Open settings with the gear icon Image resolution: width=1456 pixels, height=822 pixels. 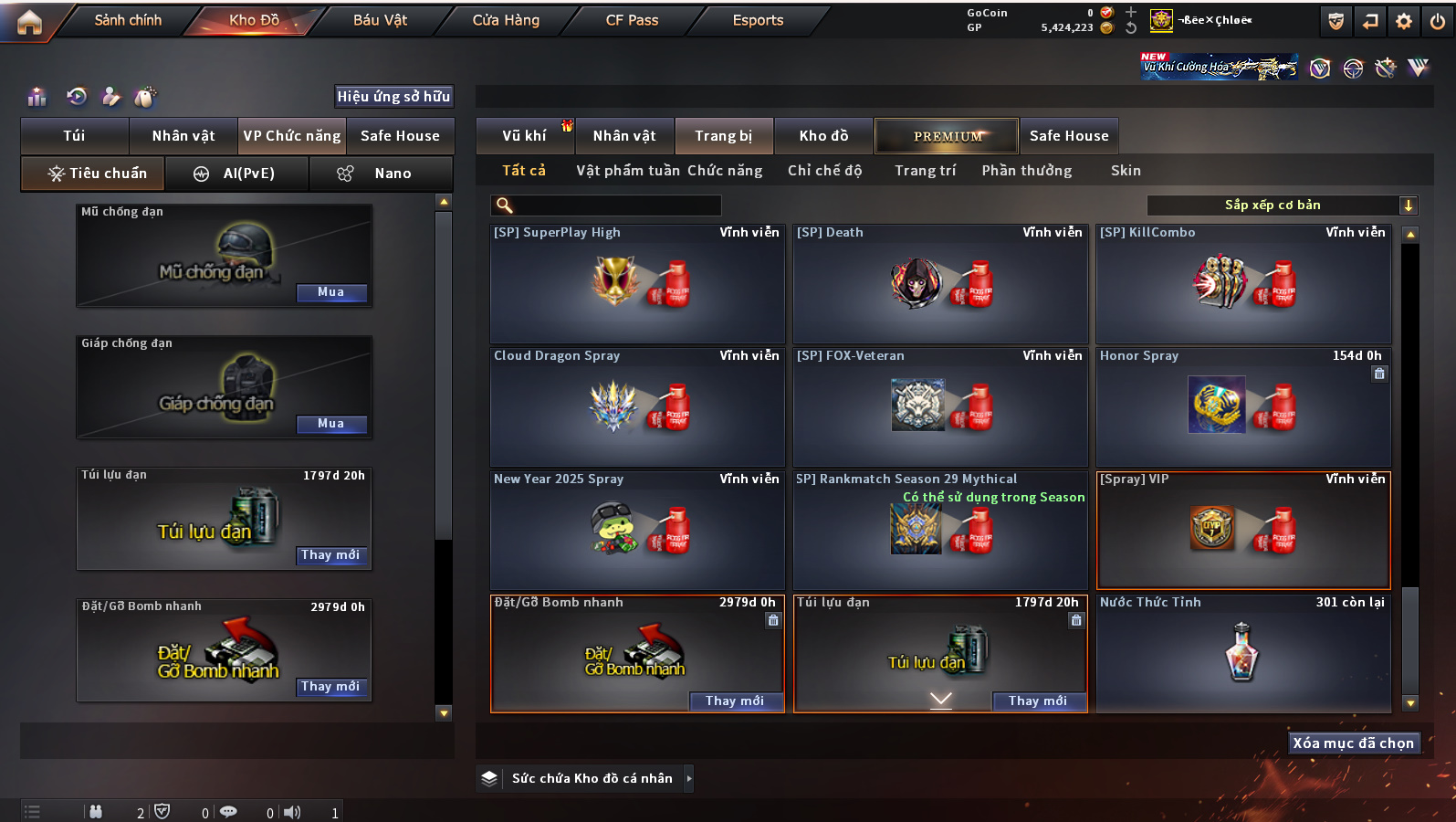pos(1404,21)
